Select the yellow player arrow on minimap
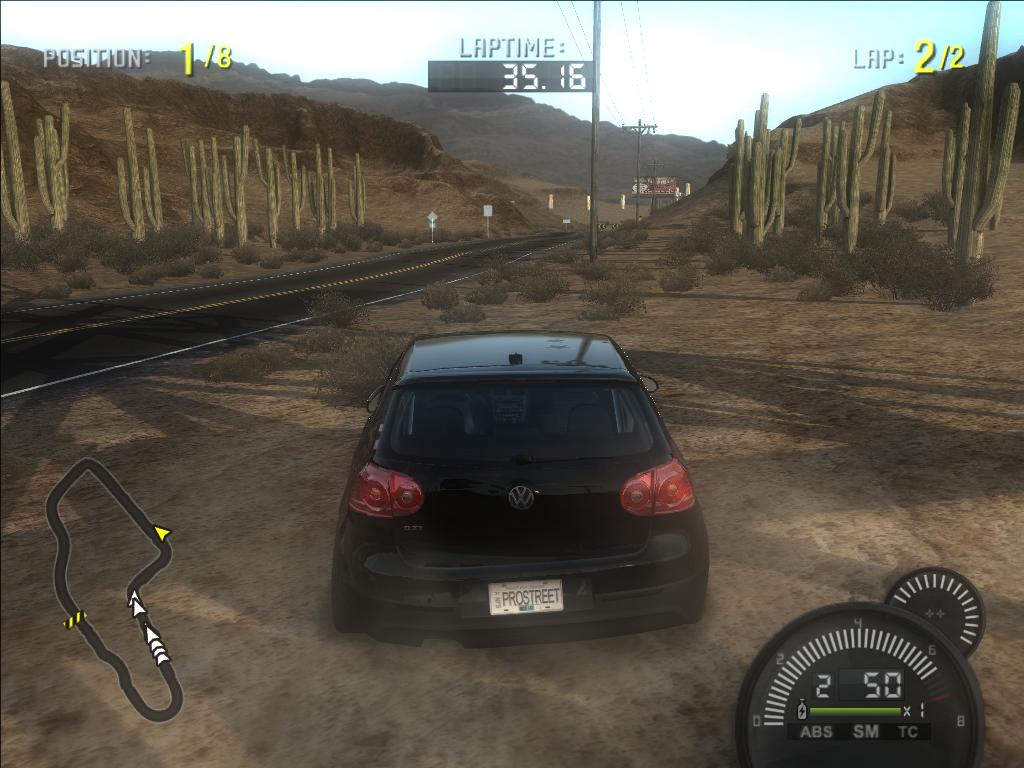 point(161,535)
